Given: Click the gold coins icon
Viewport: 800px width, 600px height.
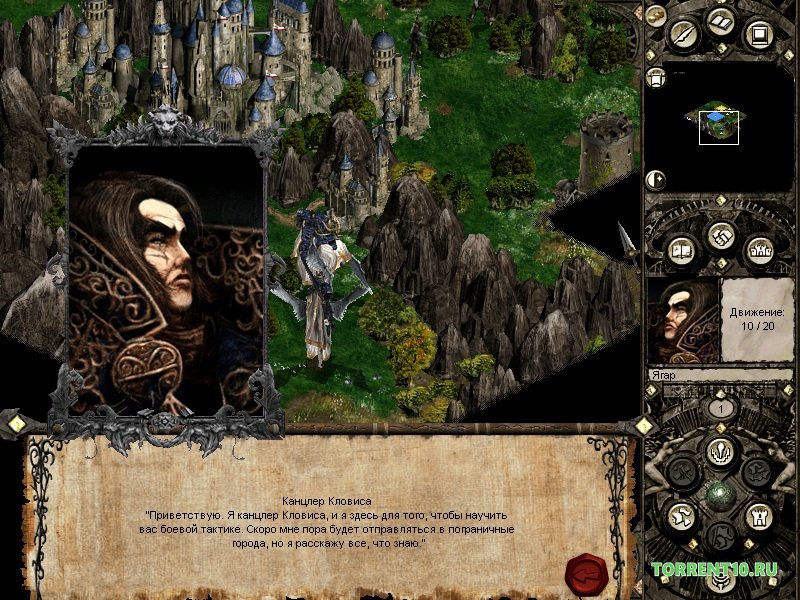Looking at the screenshot, I should [x=655, y=15].
